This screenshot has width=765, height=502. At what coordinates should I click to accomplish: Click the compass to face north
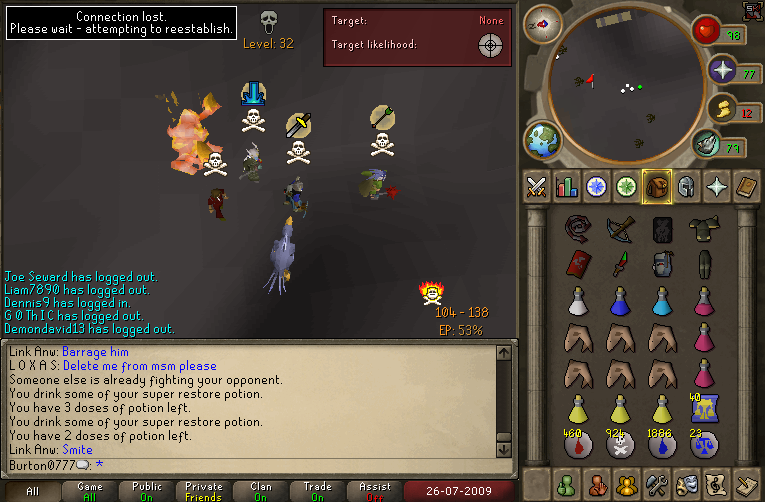click(x=544, y=22)
